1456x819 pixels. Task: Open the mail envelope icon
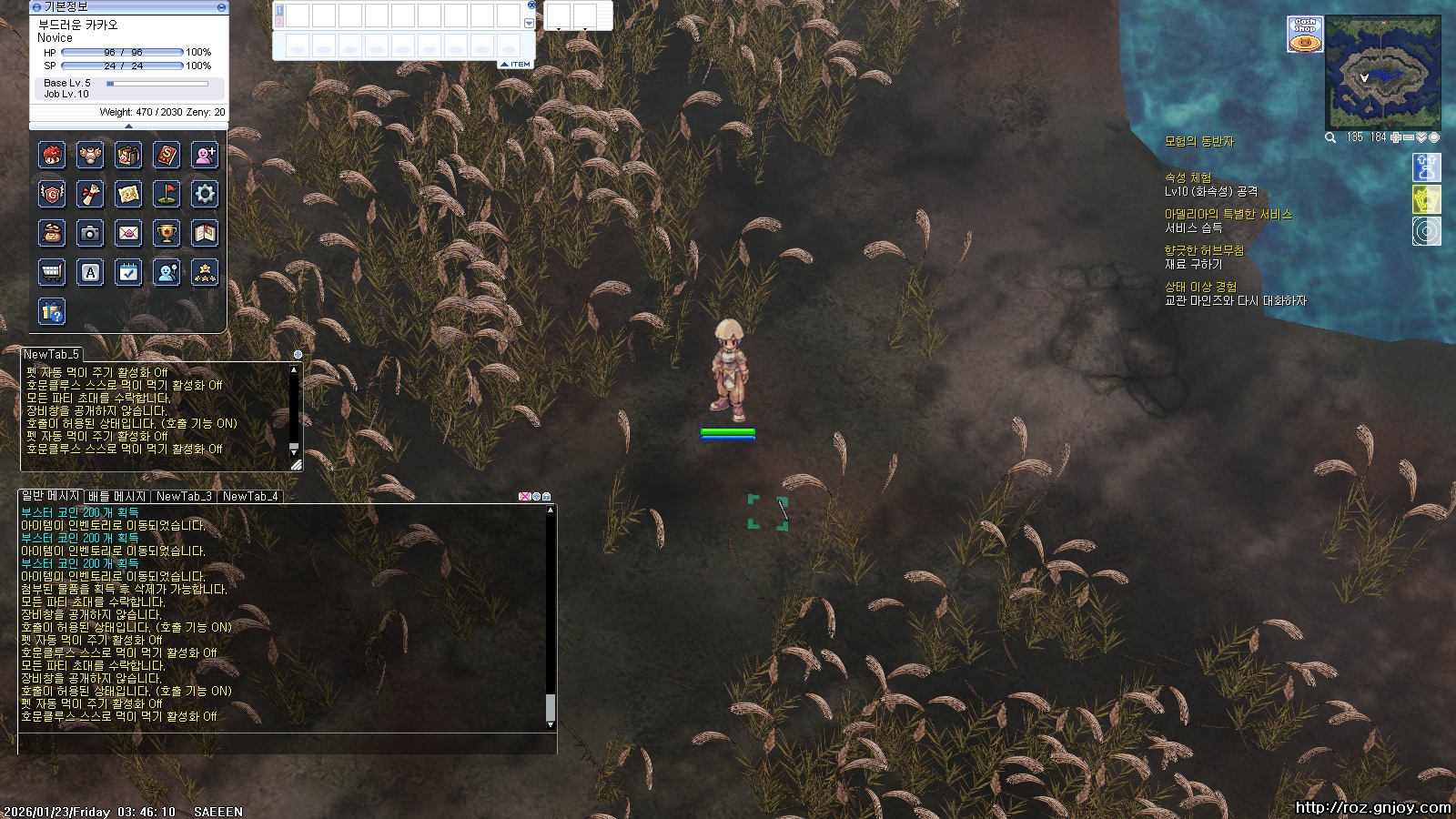[128, 233]
